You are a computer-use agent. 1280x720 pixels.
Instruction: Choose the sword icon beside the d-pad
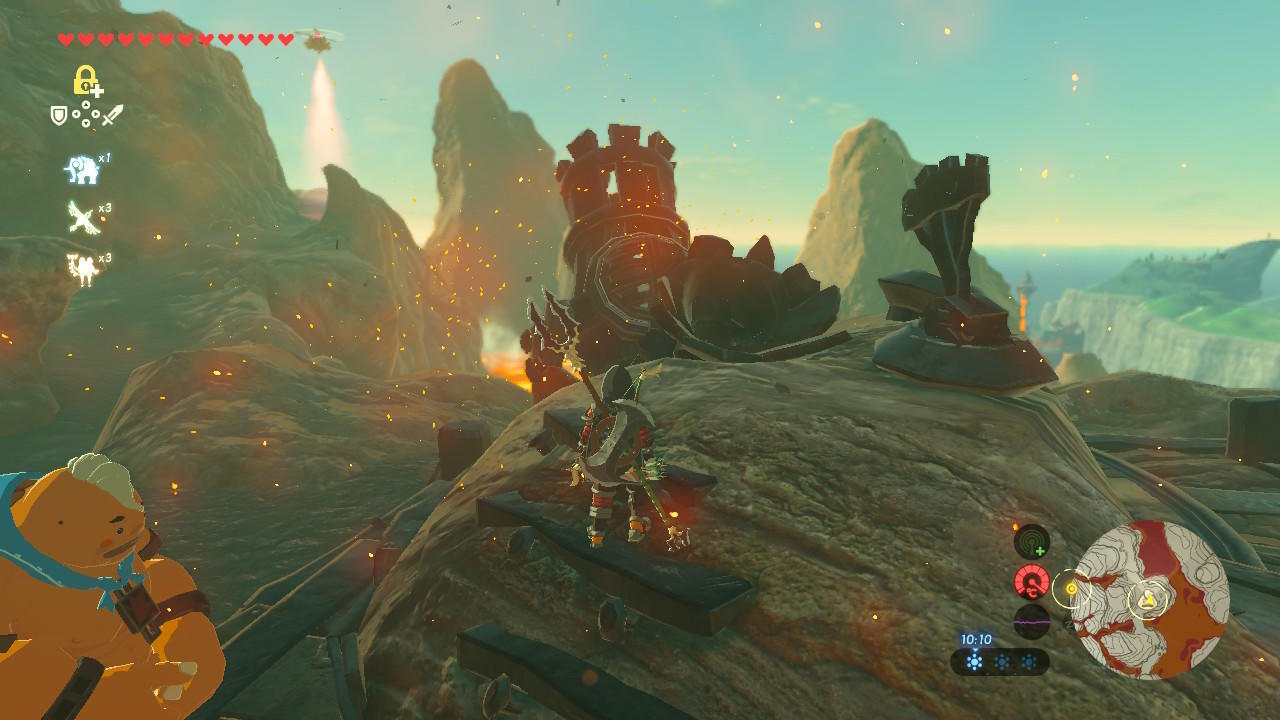(x=112, y=116)
